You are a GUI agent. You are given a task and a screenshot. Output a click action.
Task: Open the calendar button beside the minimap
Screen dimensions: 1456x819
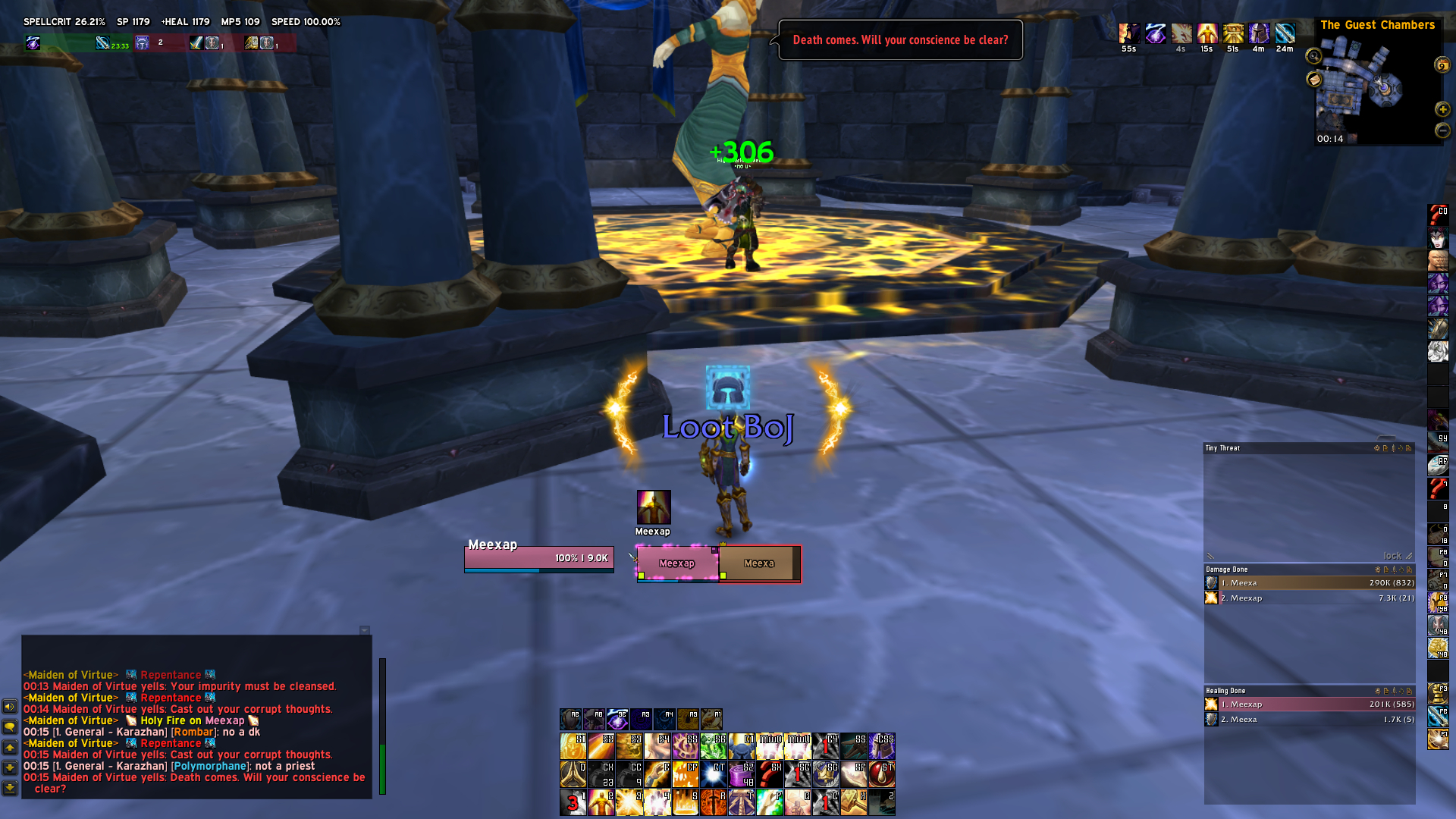click(1442, 65)
